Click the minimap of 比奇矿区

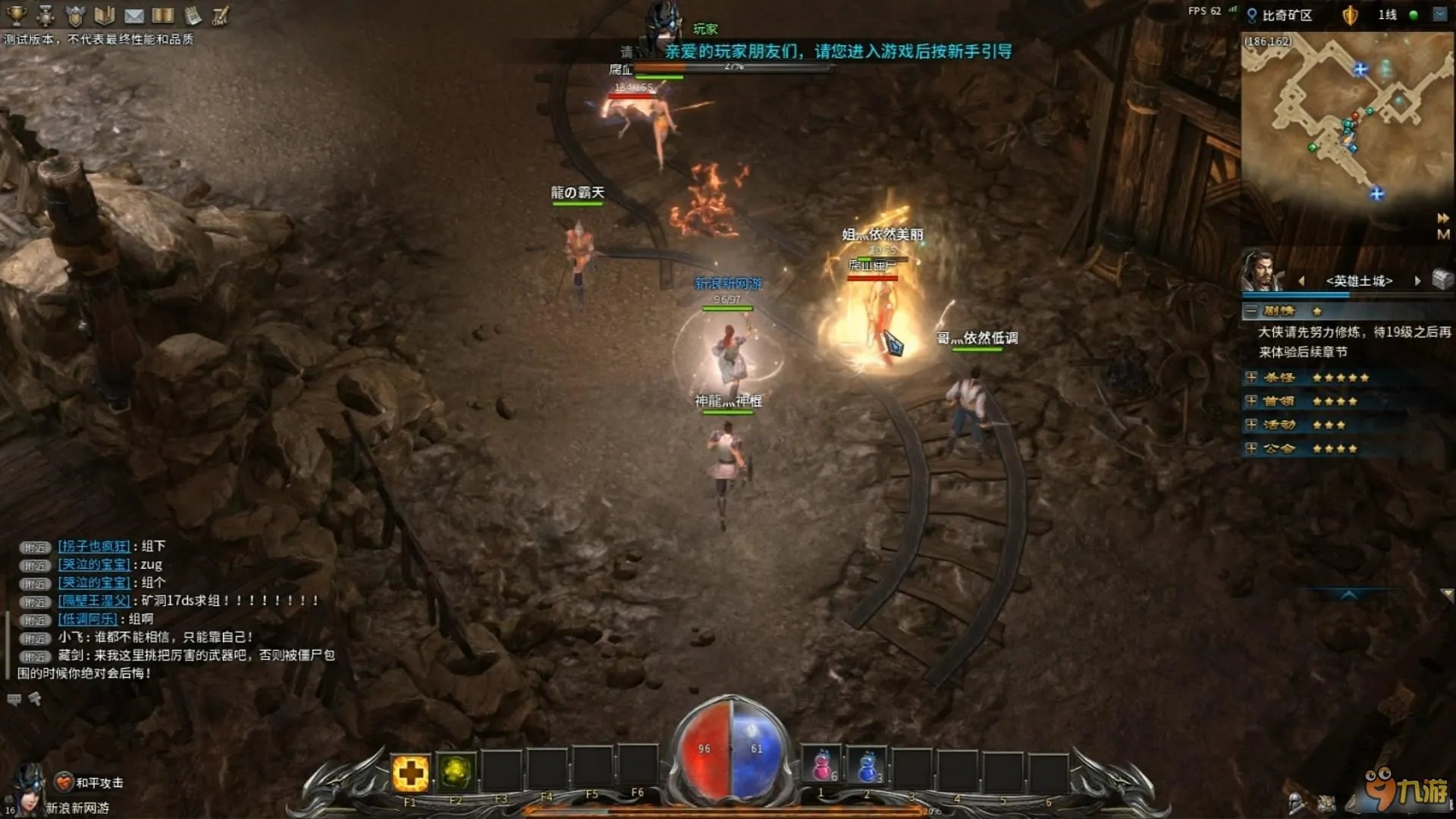(1346, 121)
